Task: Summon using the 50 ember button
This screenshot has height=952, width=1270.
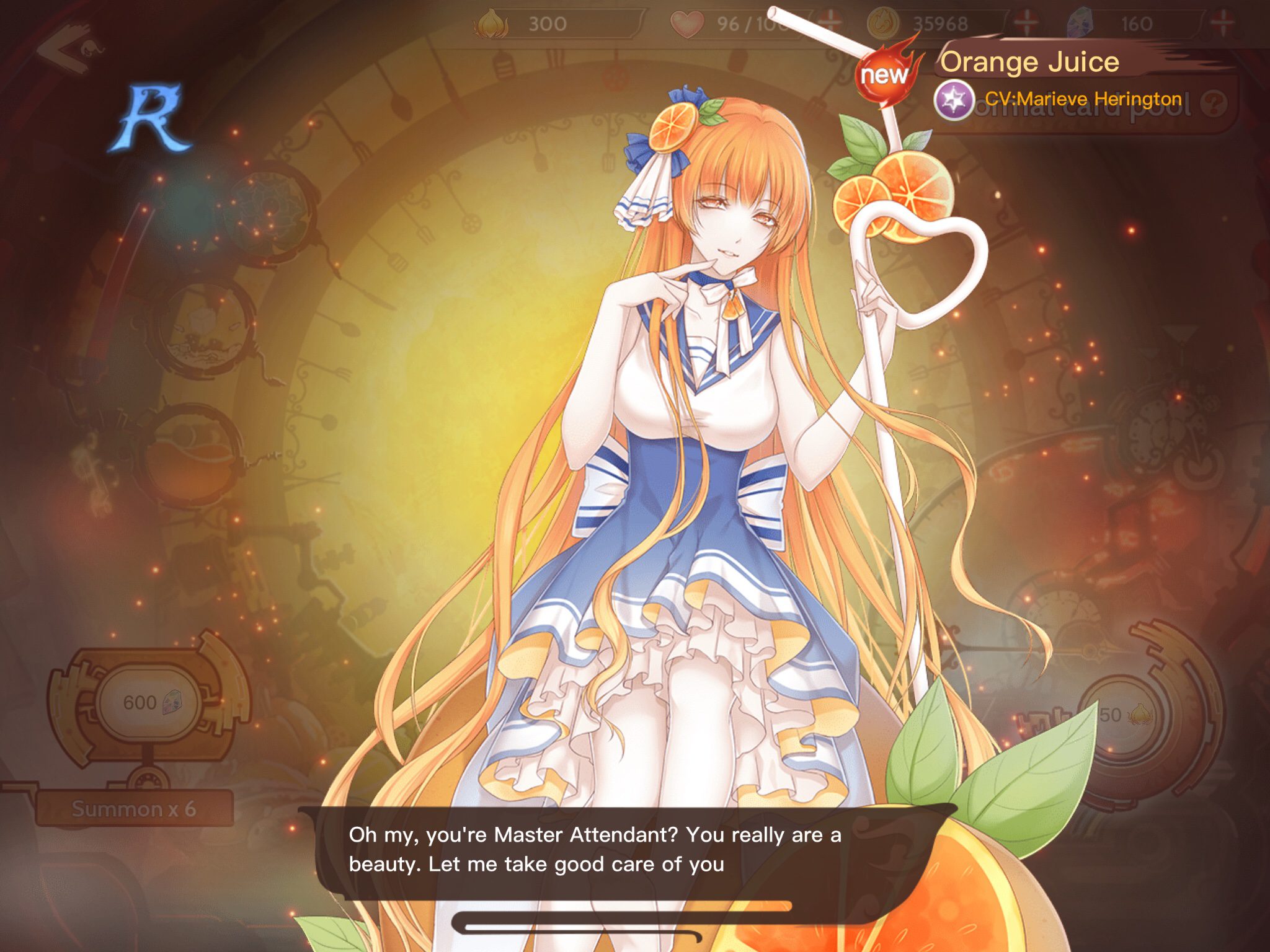Action: point(1124,715)
